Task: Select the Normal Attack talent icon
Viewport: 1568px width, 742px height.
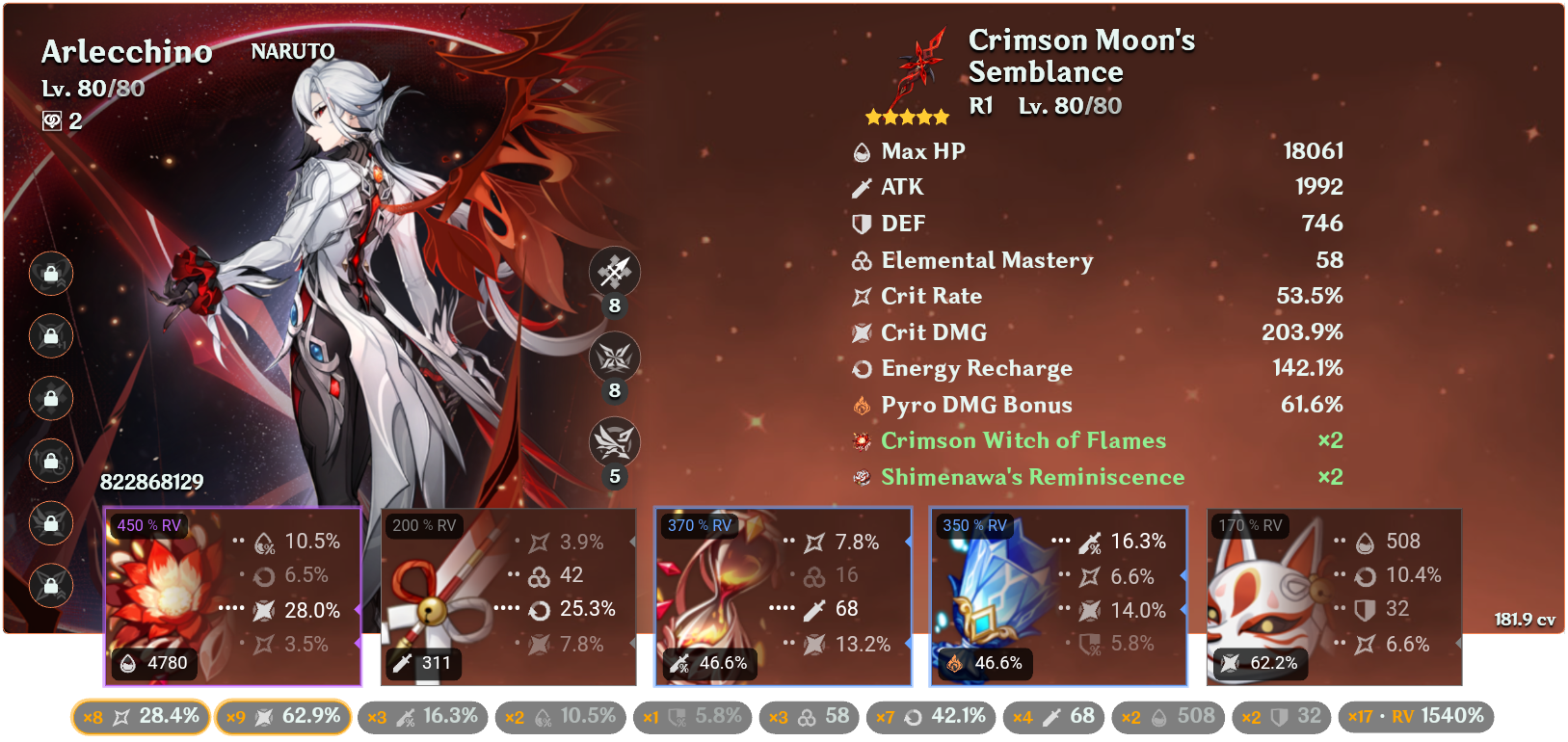Action: point(614,272)
